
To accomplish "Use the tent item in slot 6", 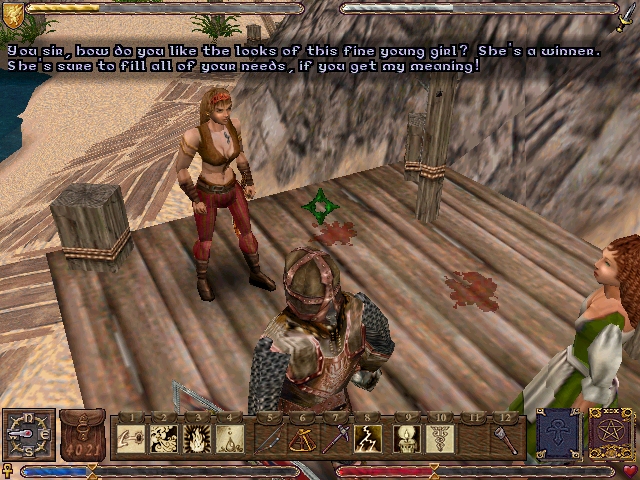I will point(302,438).
